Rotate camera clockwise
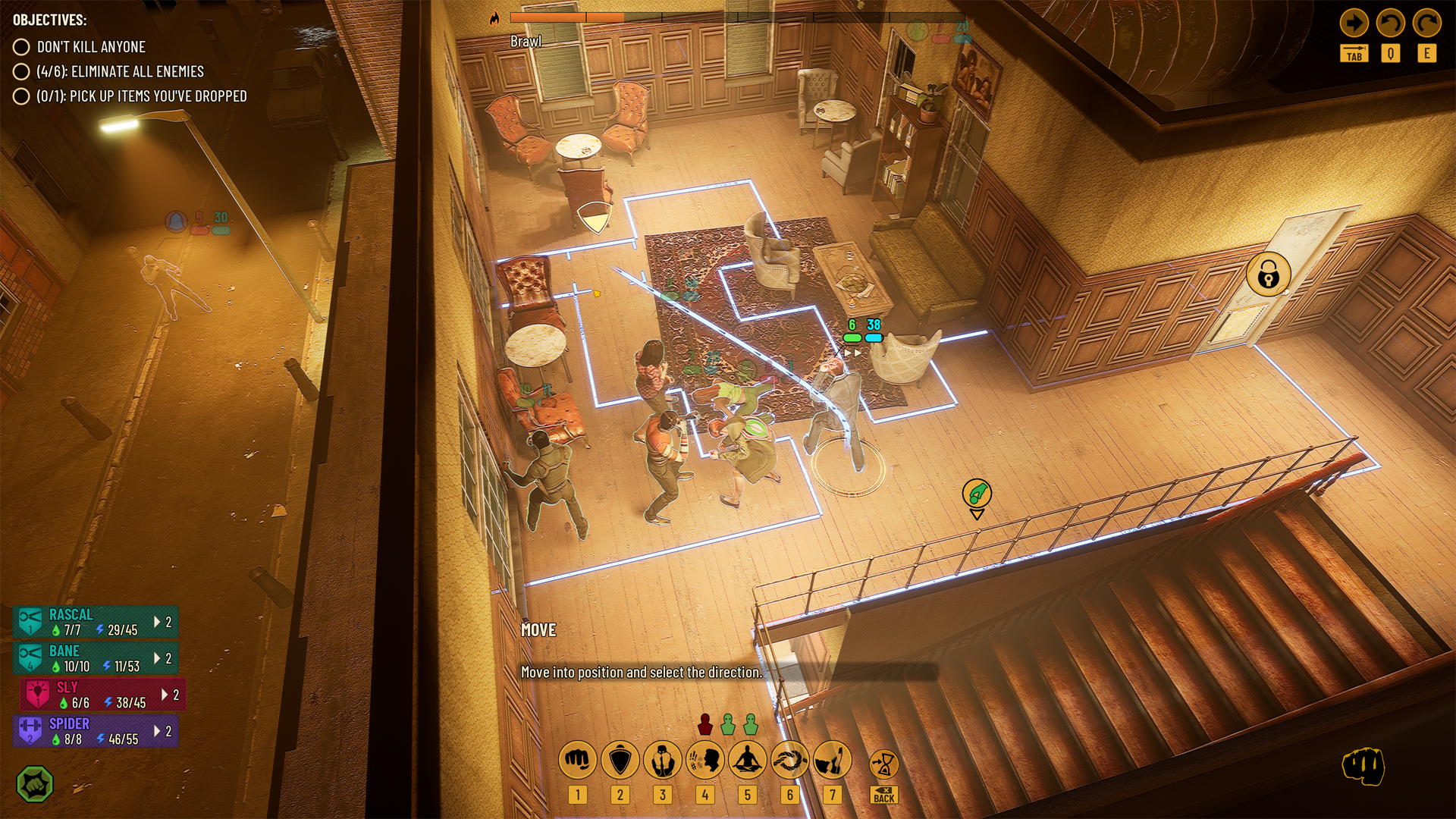Viewport: 1456px width, 819px height. 1426,24
